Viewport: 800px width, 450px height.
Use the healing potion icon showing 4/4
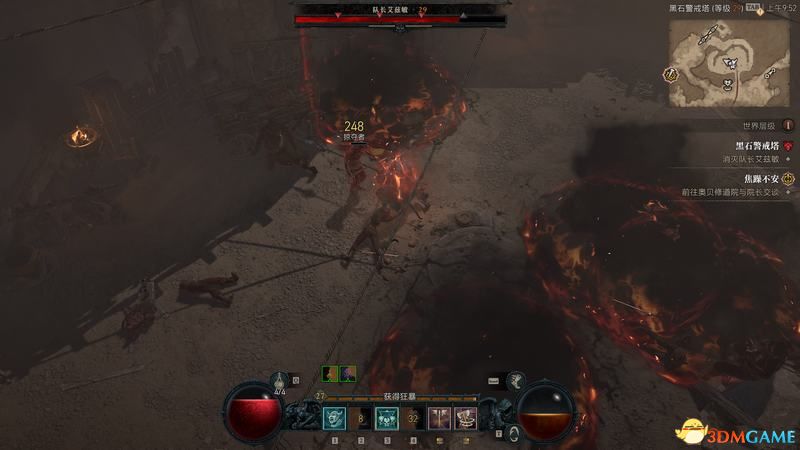[x=280, y=380]
